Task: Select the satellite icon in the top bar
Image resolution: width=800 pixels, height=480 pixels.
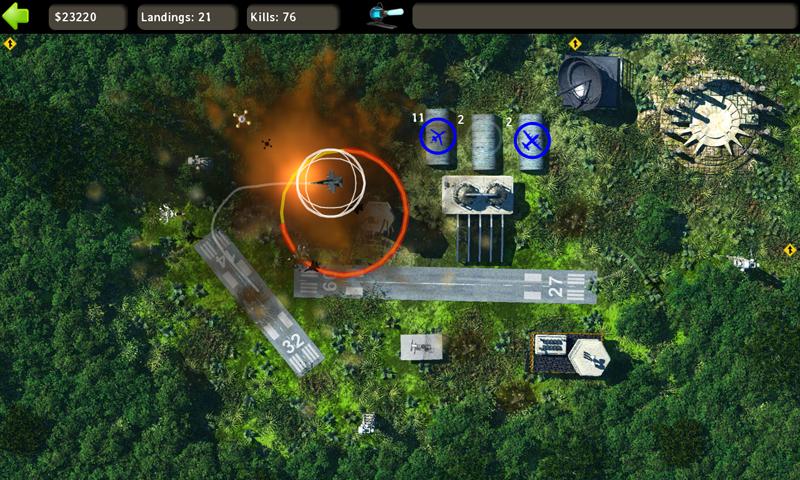Action: pos(385,16)
